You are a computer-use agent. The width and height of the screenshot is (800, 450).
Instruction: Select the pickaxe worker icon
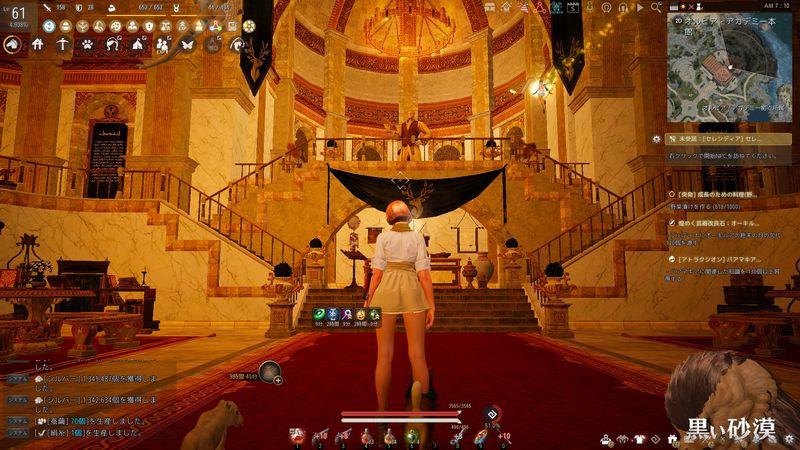click(x=63, y=44)
